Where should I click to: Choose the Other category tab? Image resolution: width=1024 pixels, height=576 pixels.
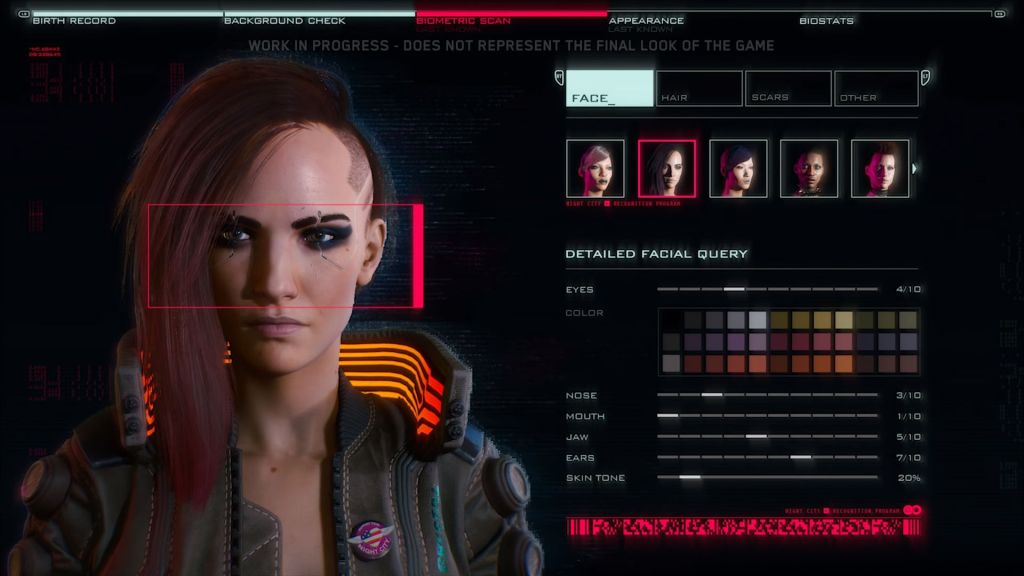tap(876, 88)
